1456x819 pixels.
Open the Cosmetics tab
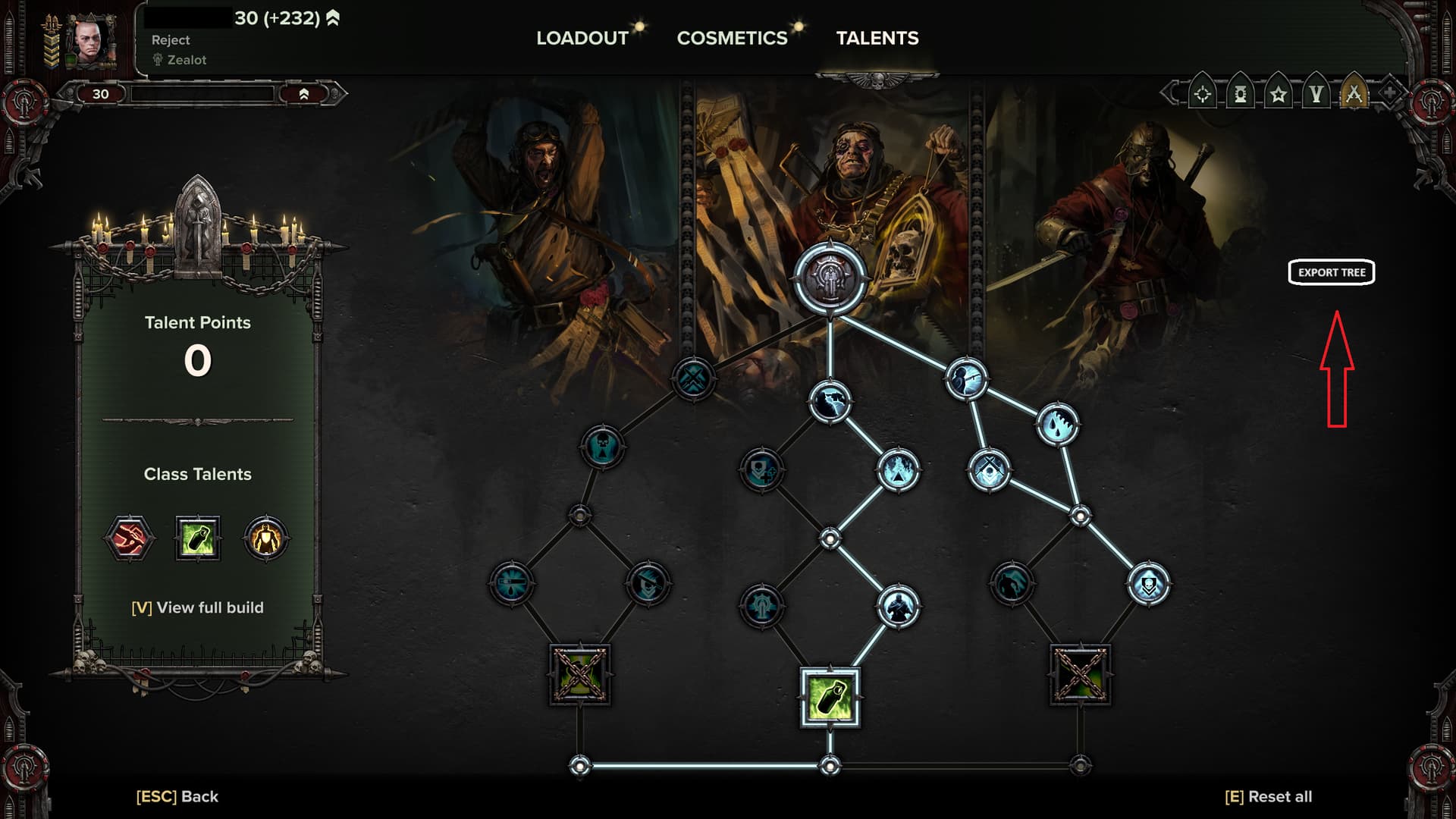(x=732, y=38)
